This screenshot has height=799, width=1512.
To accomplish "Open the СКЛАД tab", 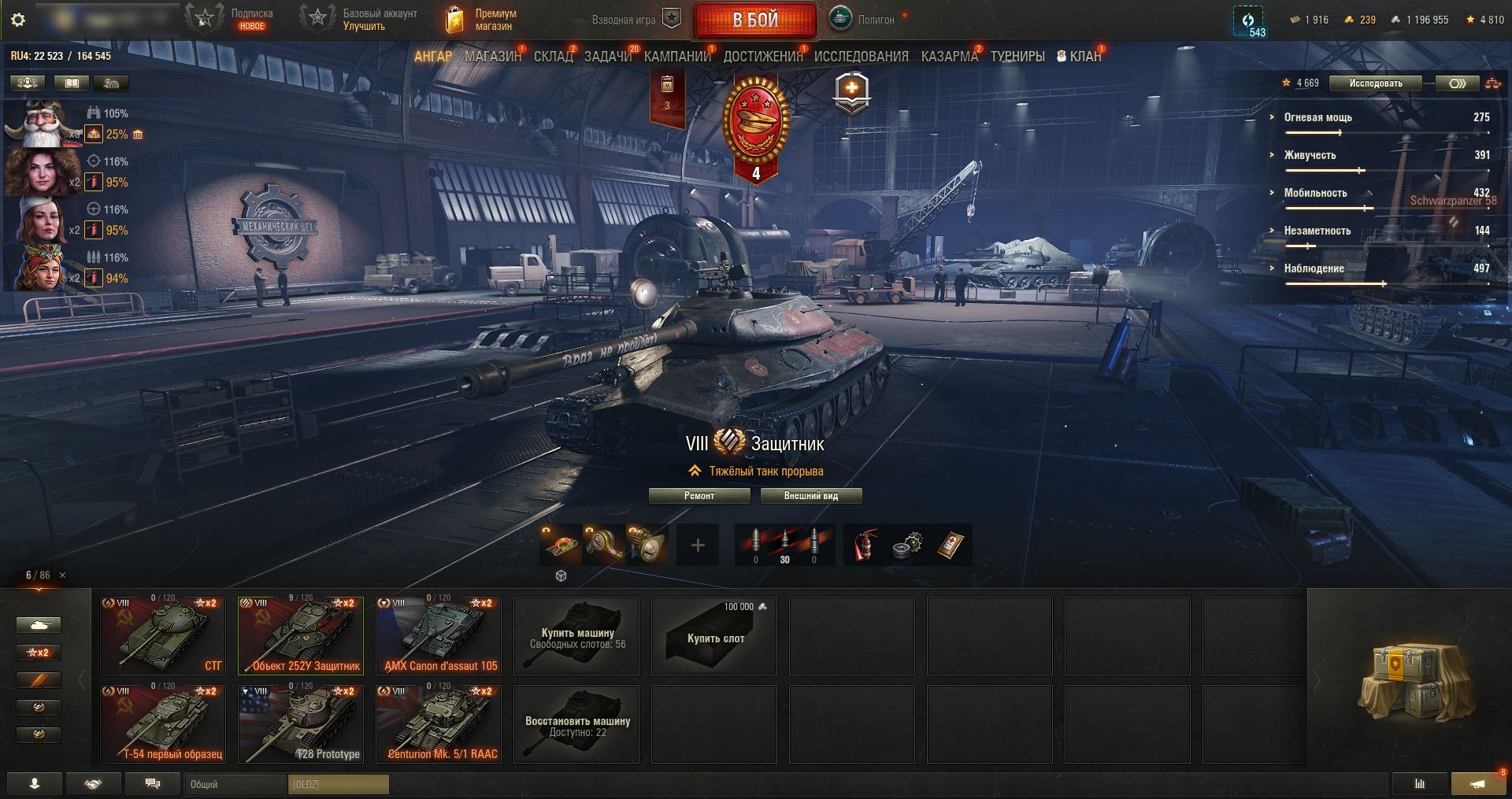I will [x=554, y=57].
